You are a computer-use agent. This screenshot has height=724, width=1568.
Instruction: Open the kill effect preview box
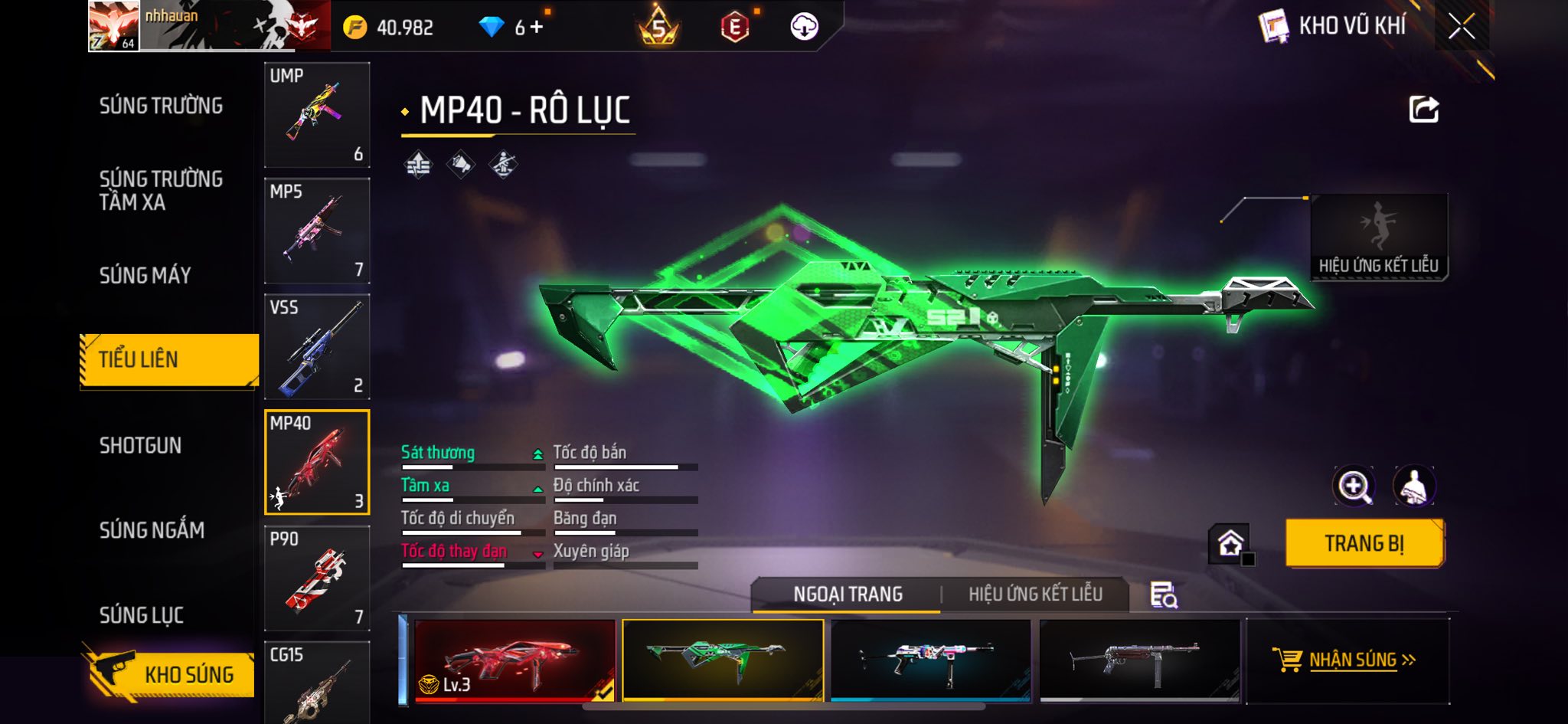pos(1379,237)
